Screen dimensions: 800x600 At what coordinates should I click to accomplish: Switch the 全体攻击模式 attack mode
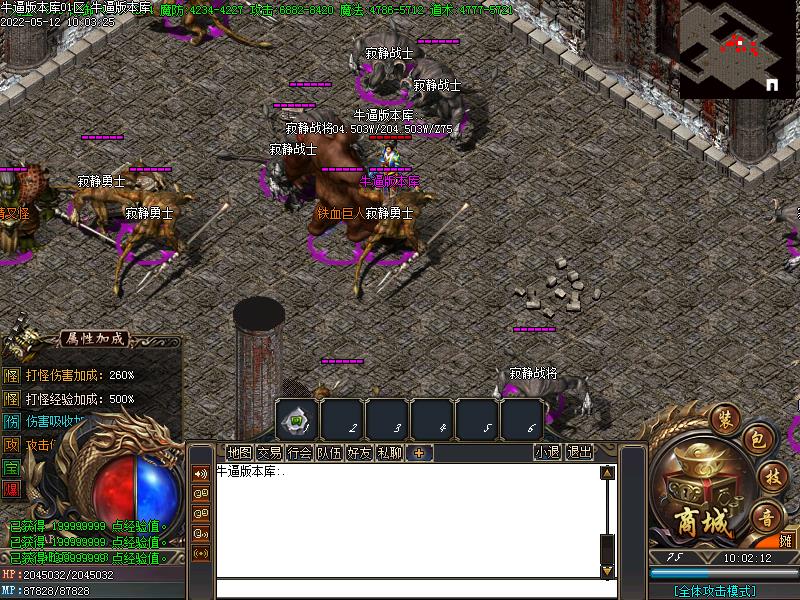(715, 591)
